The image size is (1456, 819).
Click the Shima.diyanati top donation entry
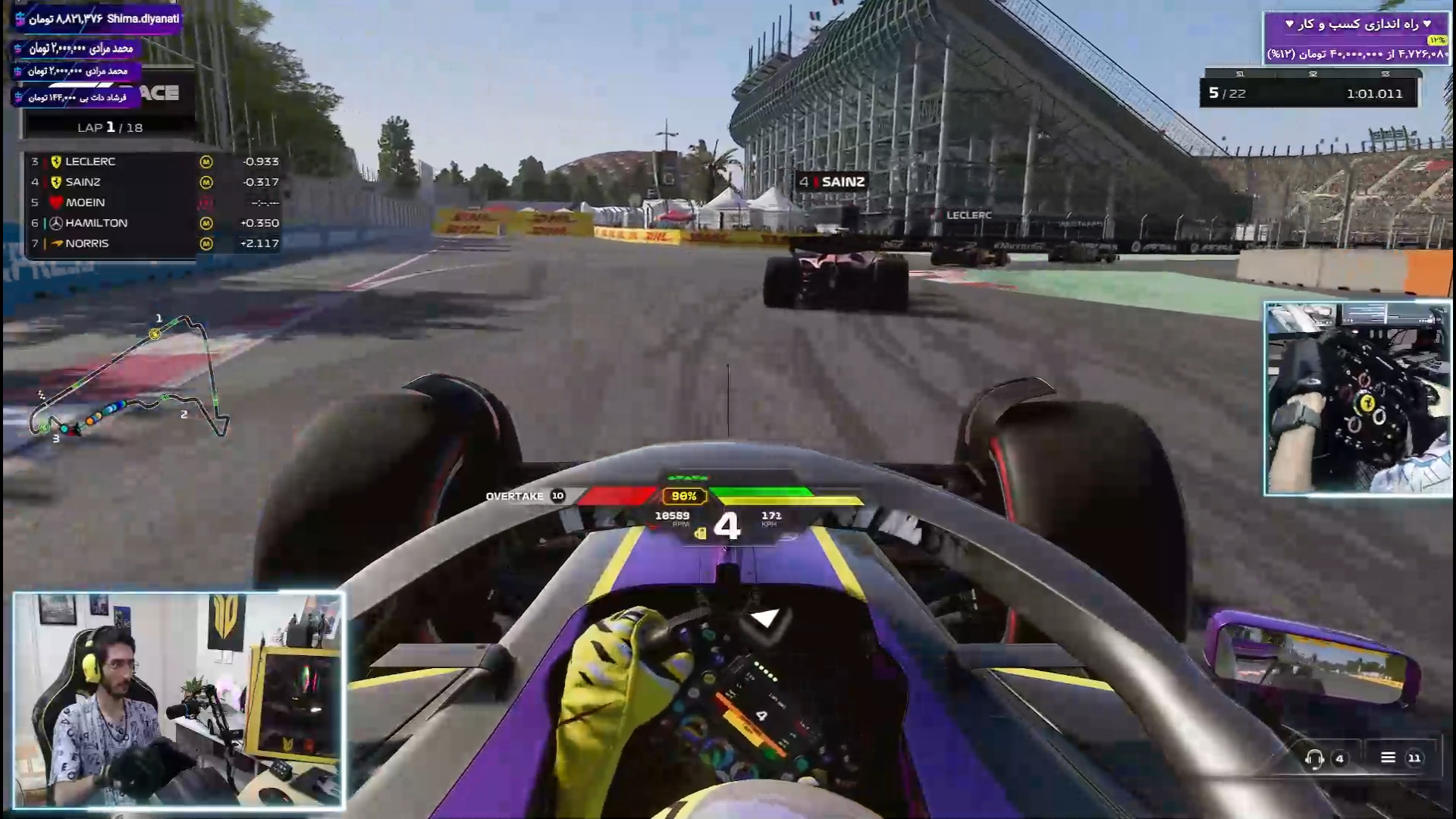[97, 19]
